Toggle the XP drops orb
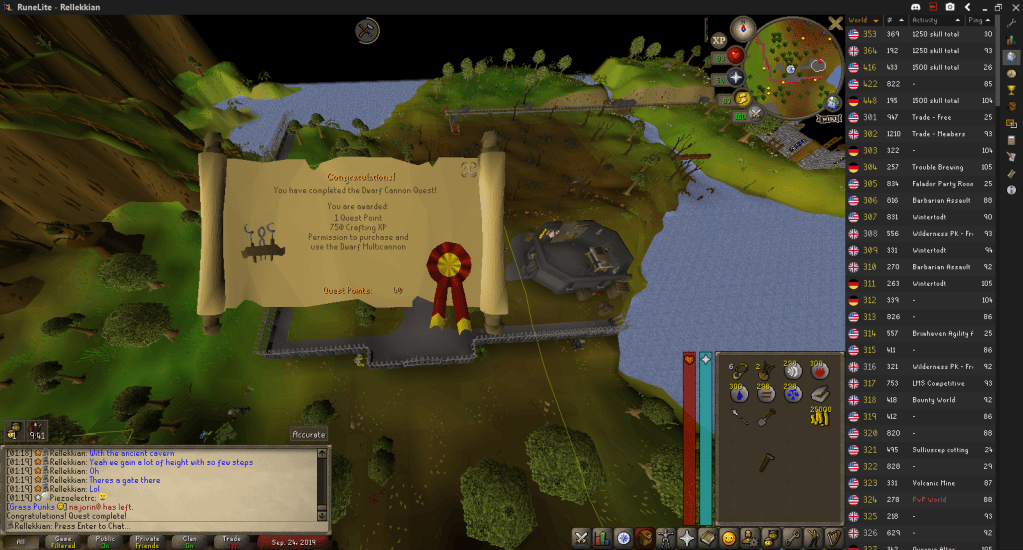 (x=718, y=41)
